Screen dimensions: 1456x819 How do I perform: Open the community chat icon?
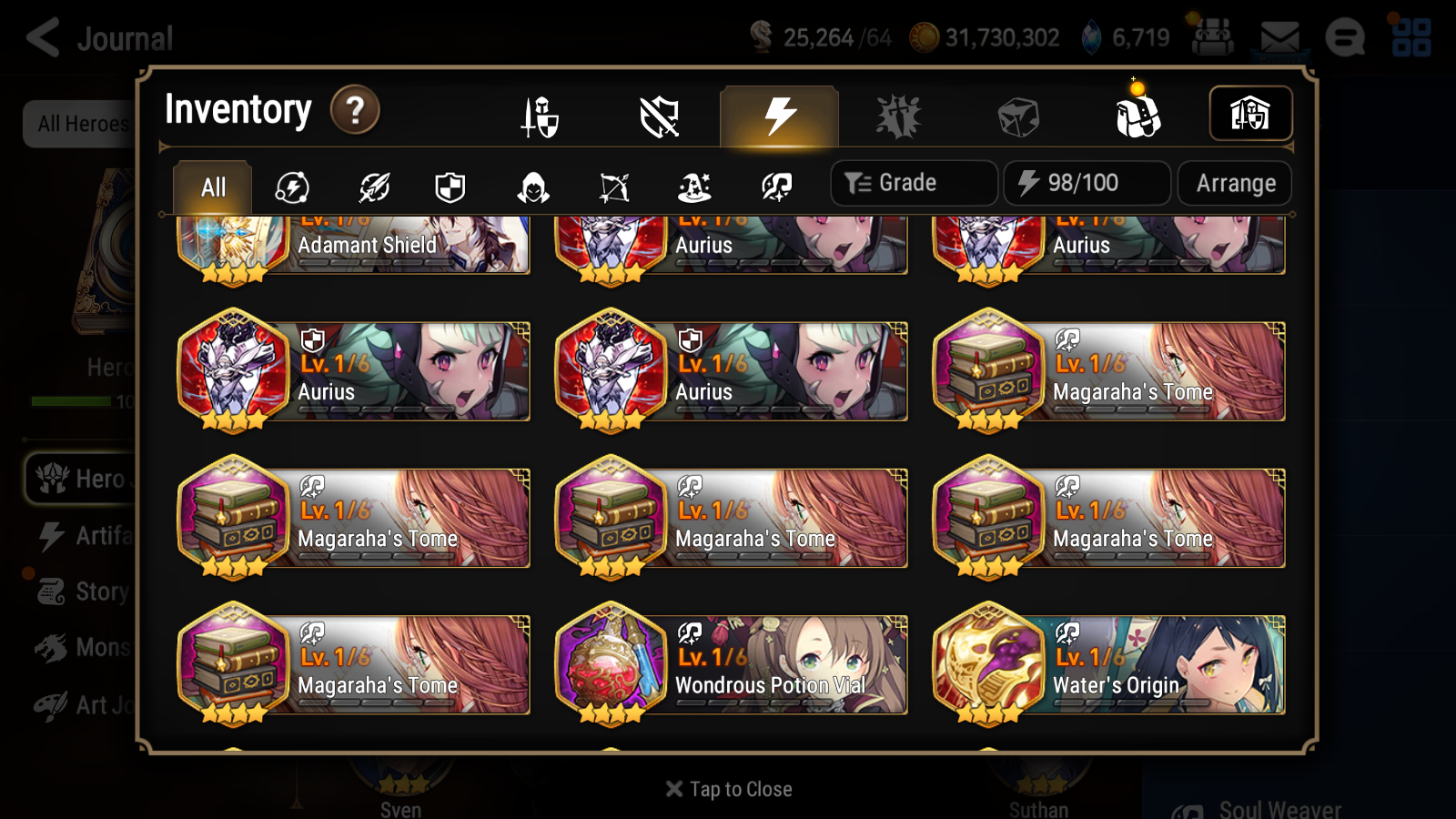1345,38
